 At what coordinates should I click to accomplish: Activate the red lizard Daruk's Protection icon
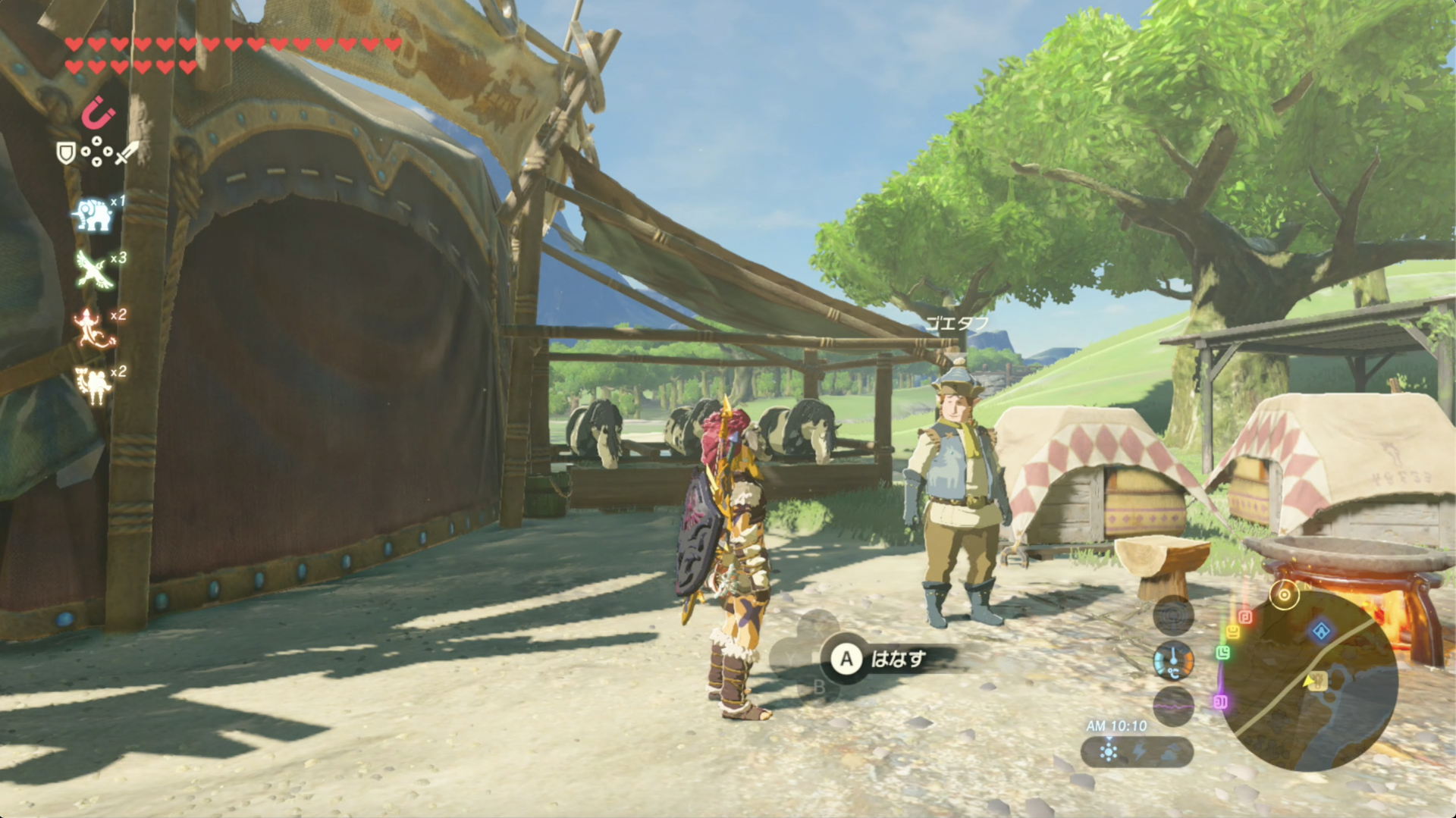click(93, 328)
